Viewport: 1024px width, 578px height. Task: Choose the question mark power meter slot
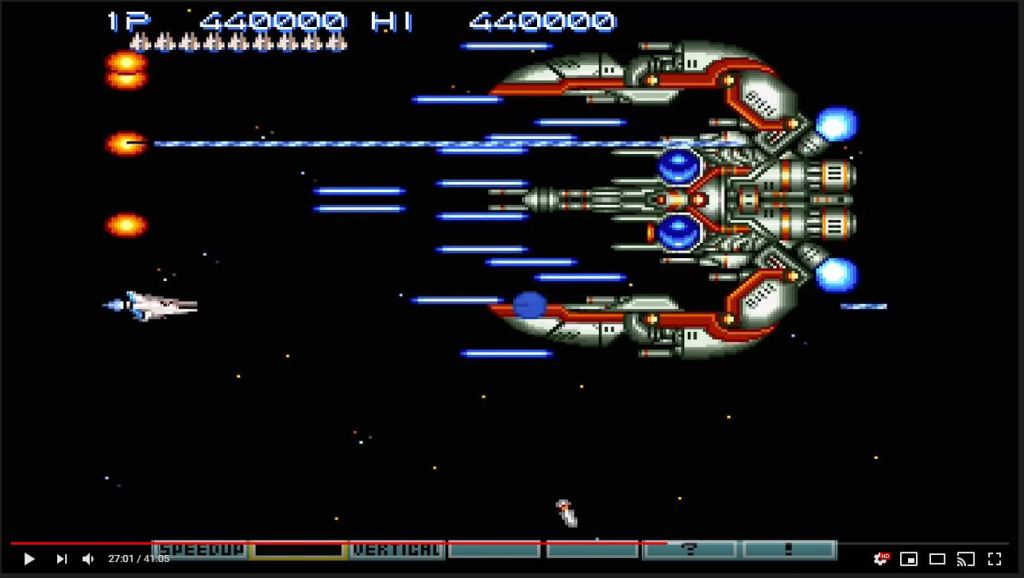[x=689, y=549]
